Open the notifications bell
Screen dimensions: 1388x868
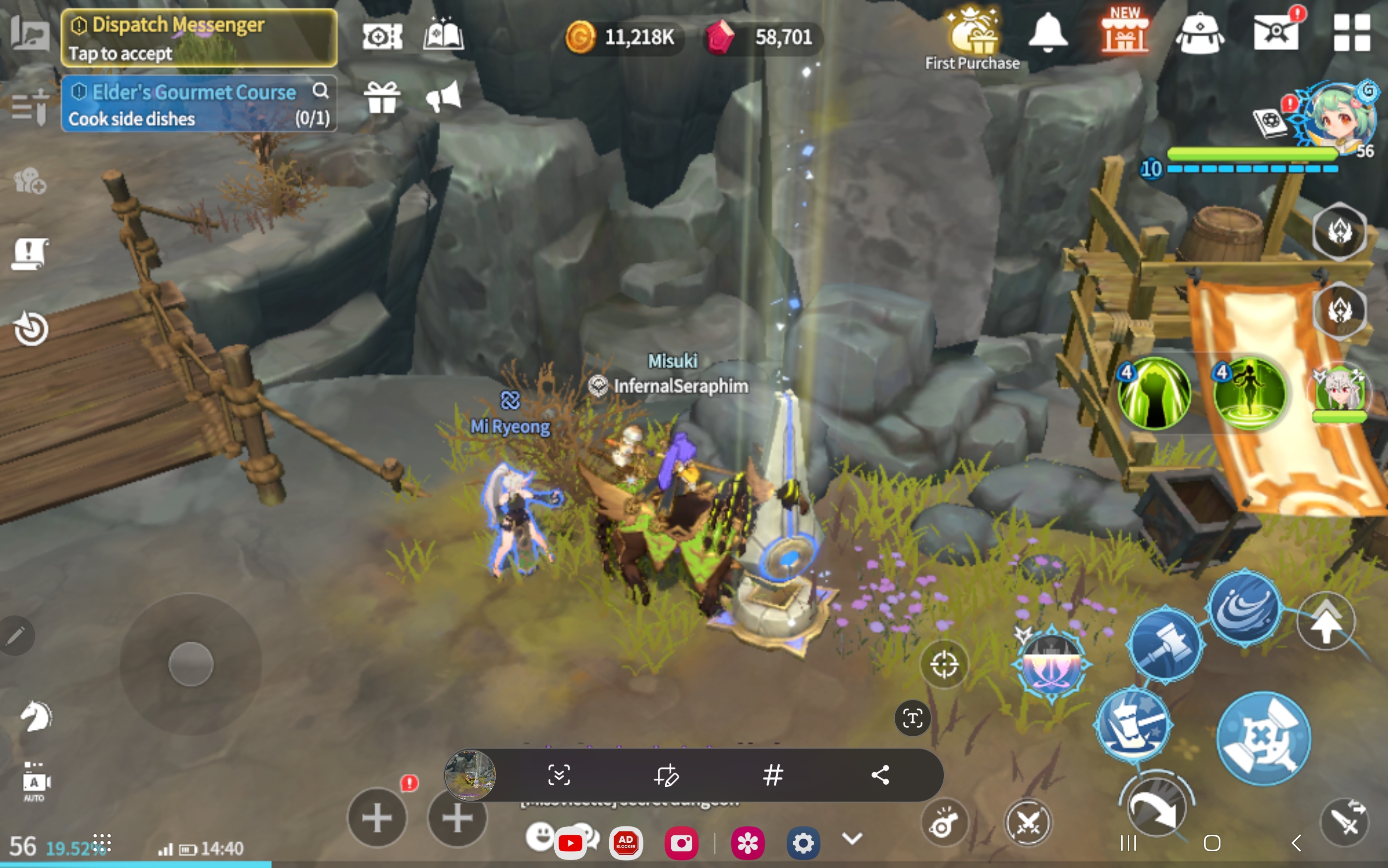[x=1047, y=32]
